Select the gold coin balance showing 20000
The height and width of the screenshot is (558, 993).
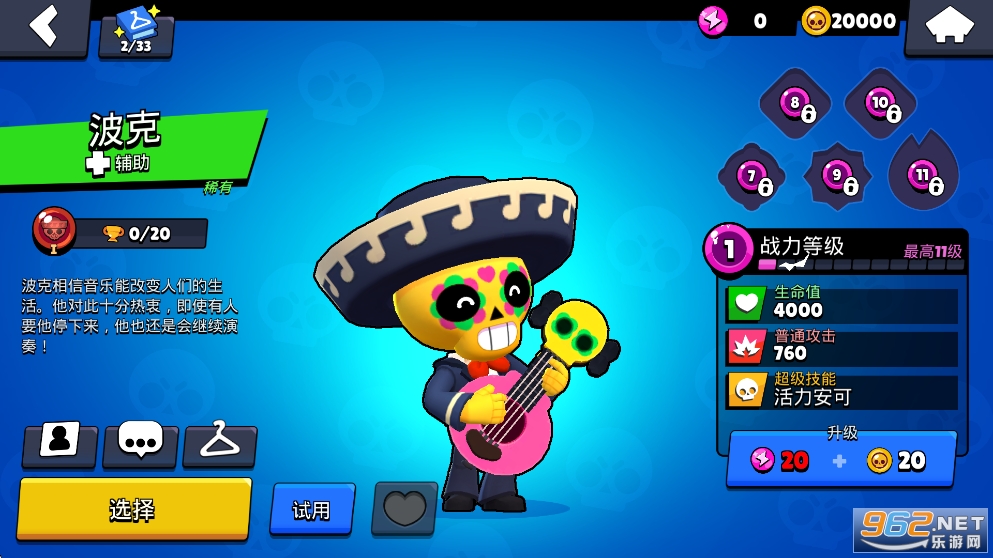click(x=850, y=21)
